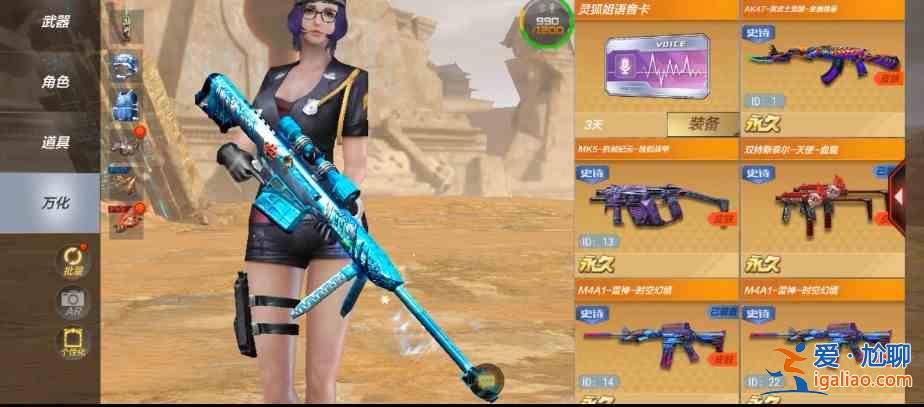Screen dimensions: 924x407
Task: Choose the purple MK5 weapon card
Action: [x=654, y=212]
